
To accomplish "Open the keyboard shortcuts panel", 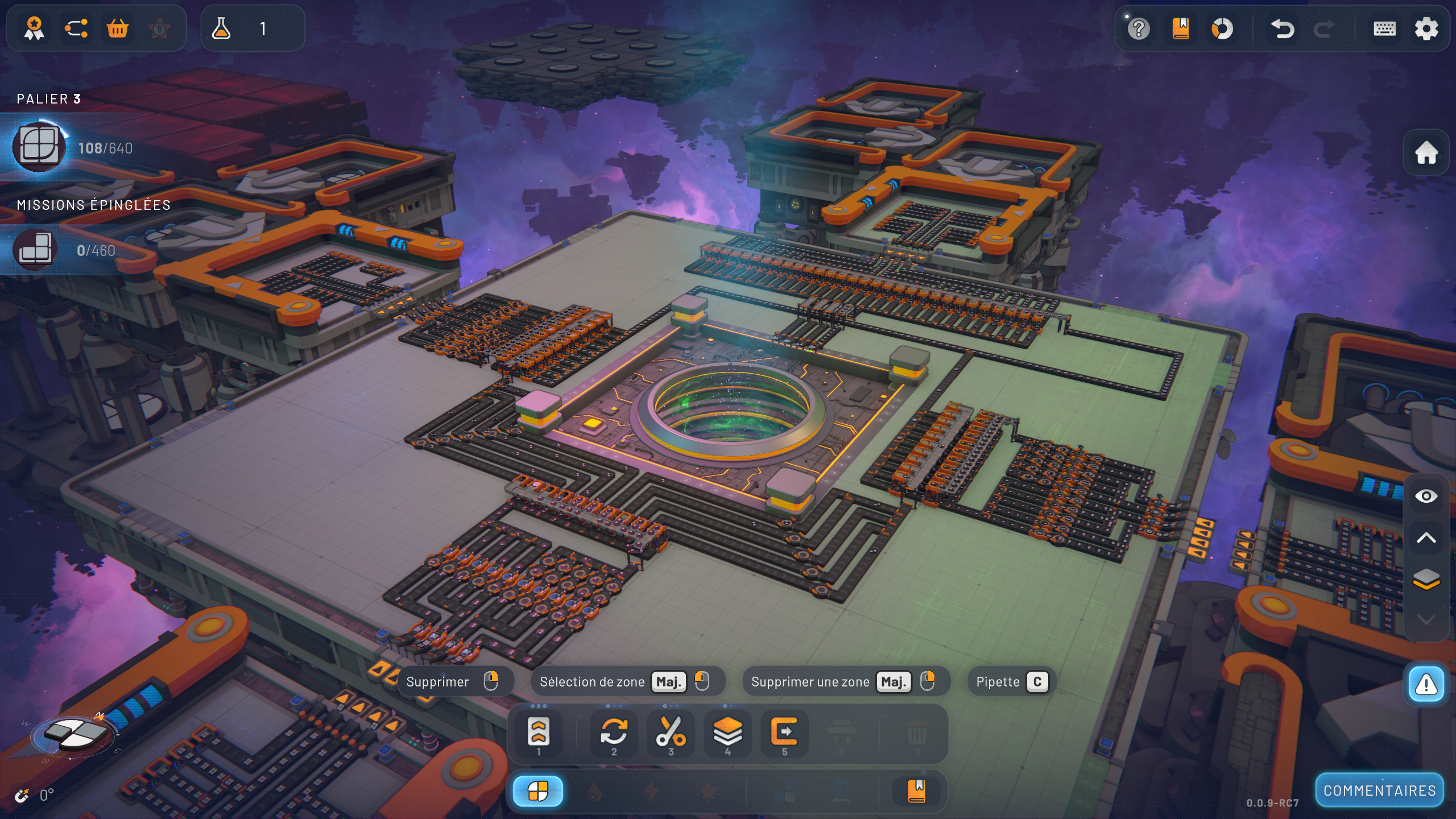I will 1384,28.
